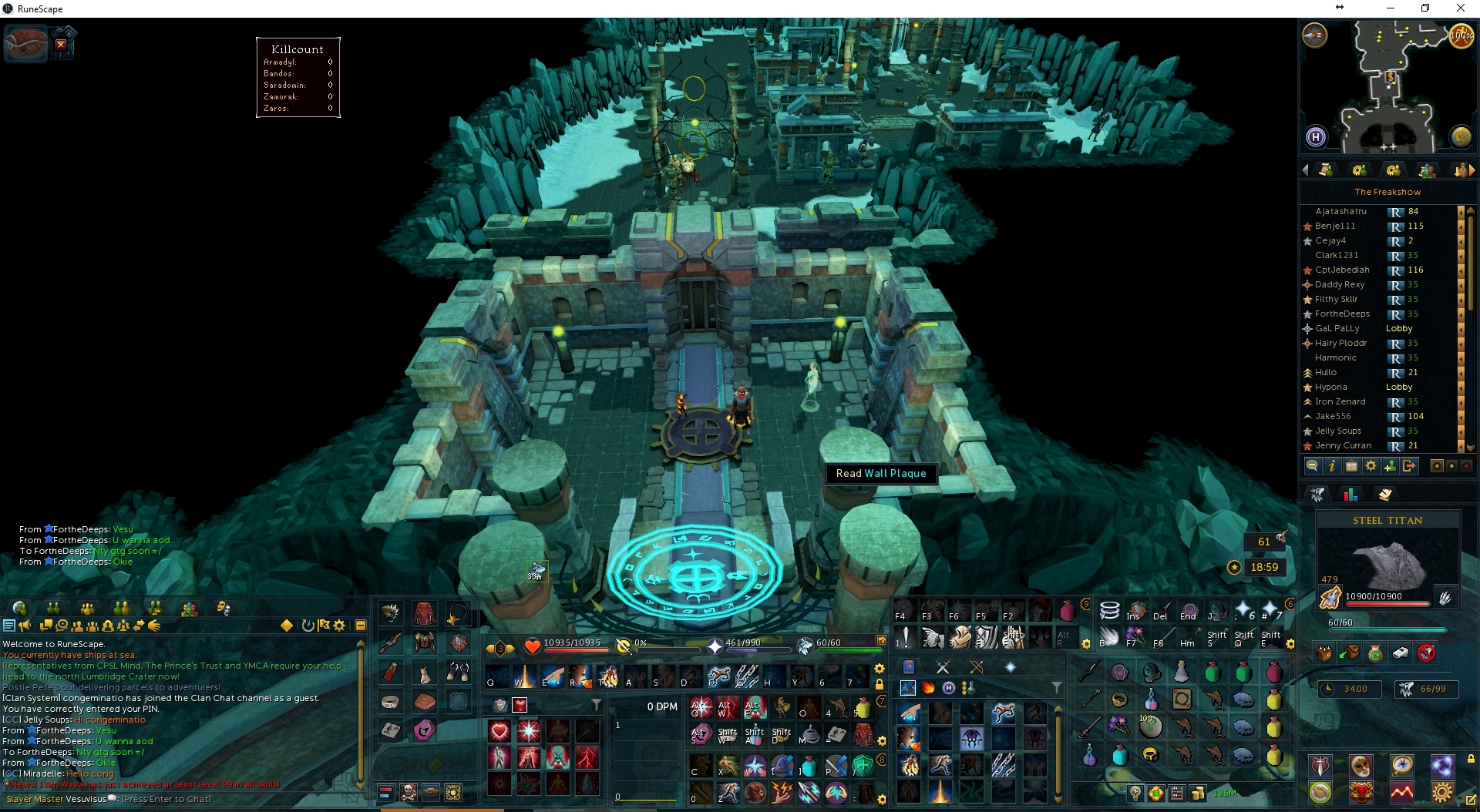Open the clan settings gear icon
Screen dimensions: 1480x812
tap(1371, 465)
